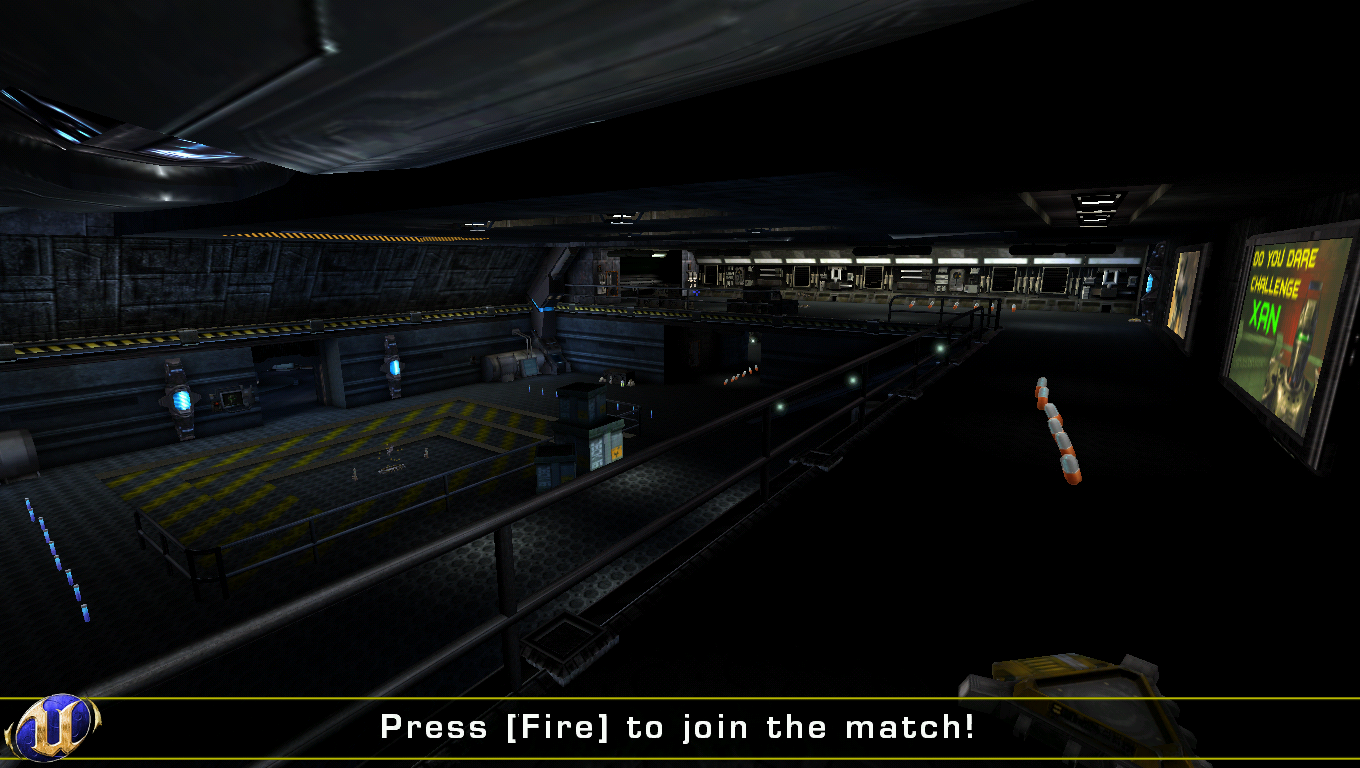
Task: Open the dark crate beside the cabinet
Action: [553, 467]
